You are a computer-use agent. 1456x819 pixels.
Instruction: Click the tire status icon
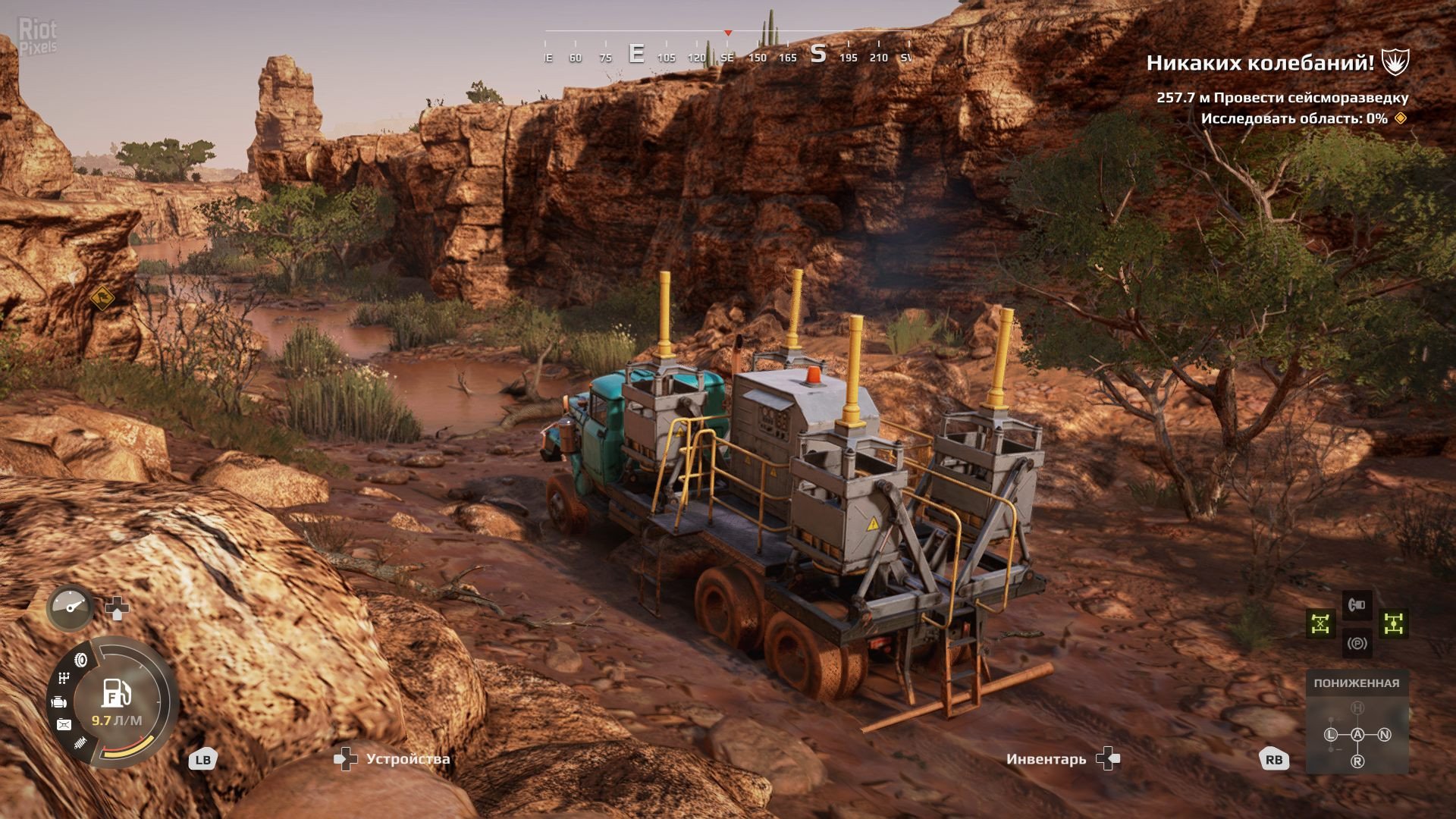point(81,661)
